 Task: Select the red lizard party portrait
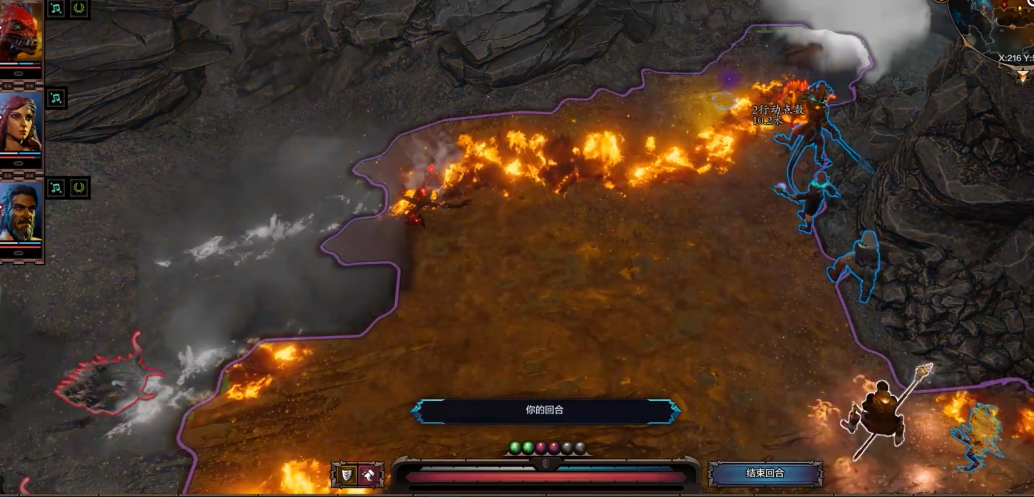(21, 32)
